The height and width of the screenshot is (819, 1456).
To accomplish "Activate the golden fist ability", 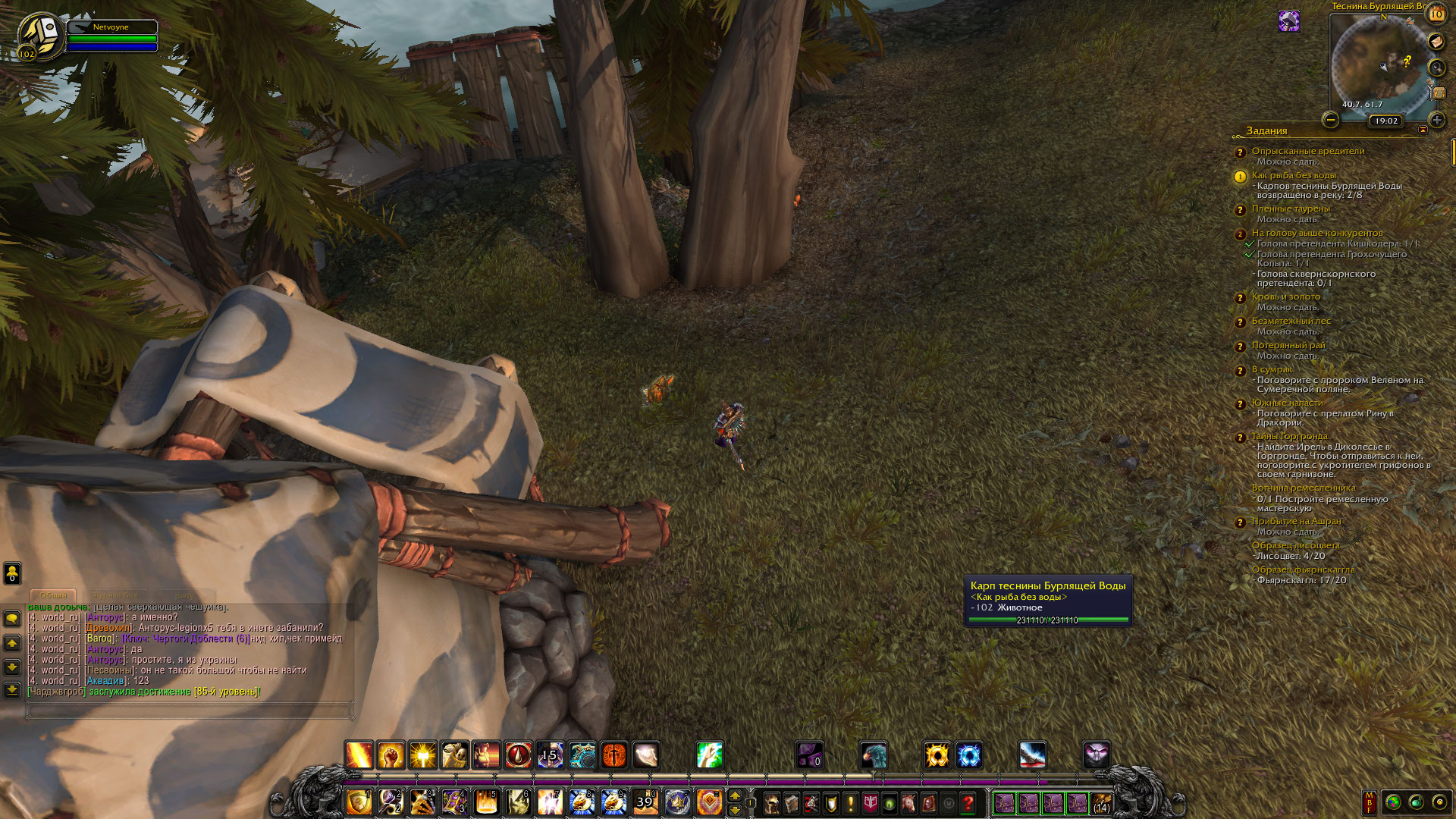I will 391,755.
